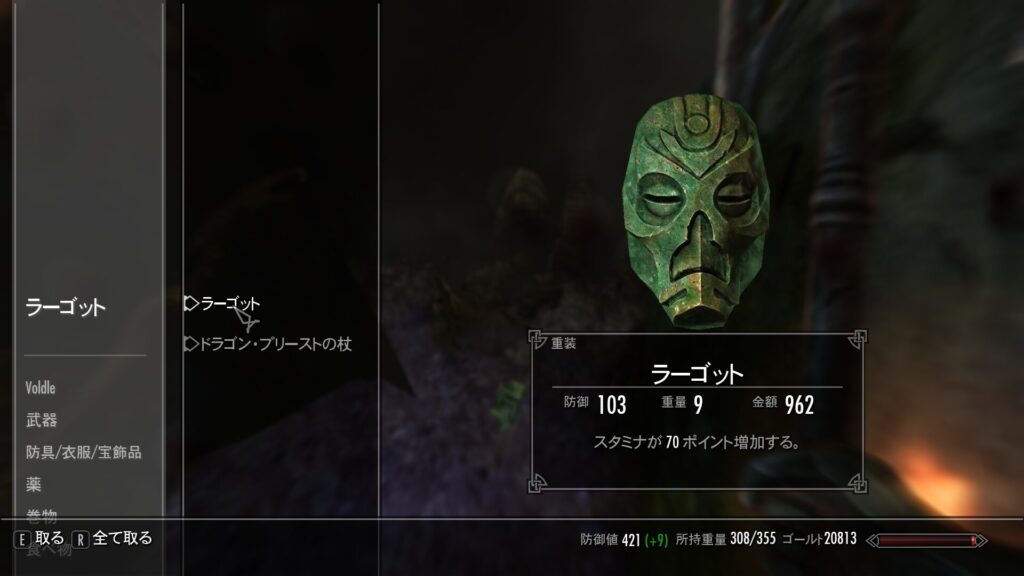This screenshot has width=1024, height=576.
Task: Select the ラーゴット mask in the item list
Action: pyautogui.click(x=229, y=304)
